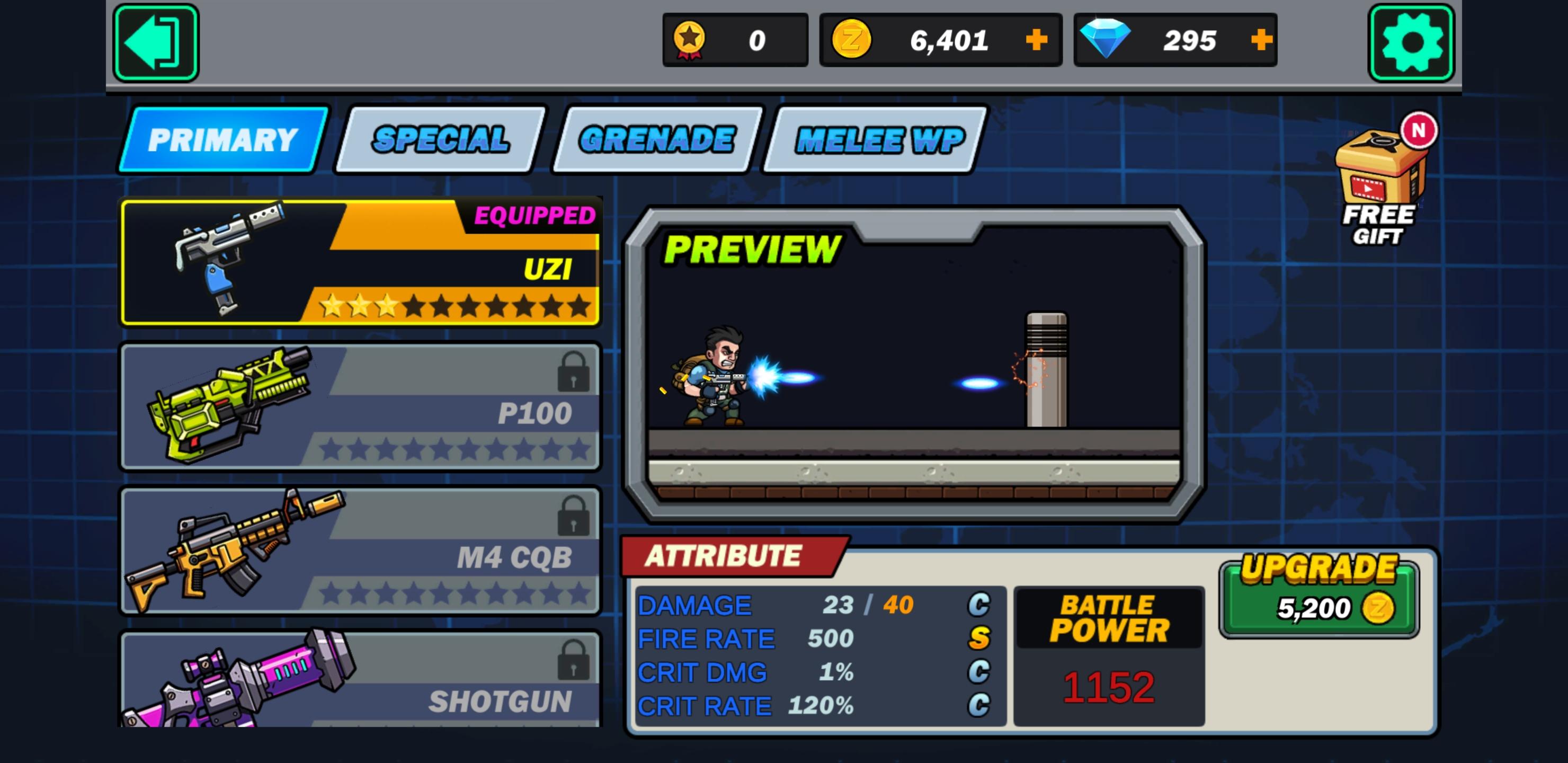Switch to the Special weapons tab
Screen dimensions: 1568x763
point(440,140)
